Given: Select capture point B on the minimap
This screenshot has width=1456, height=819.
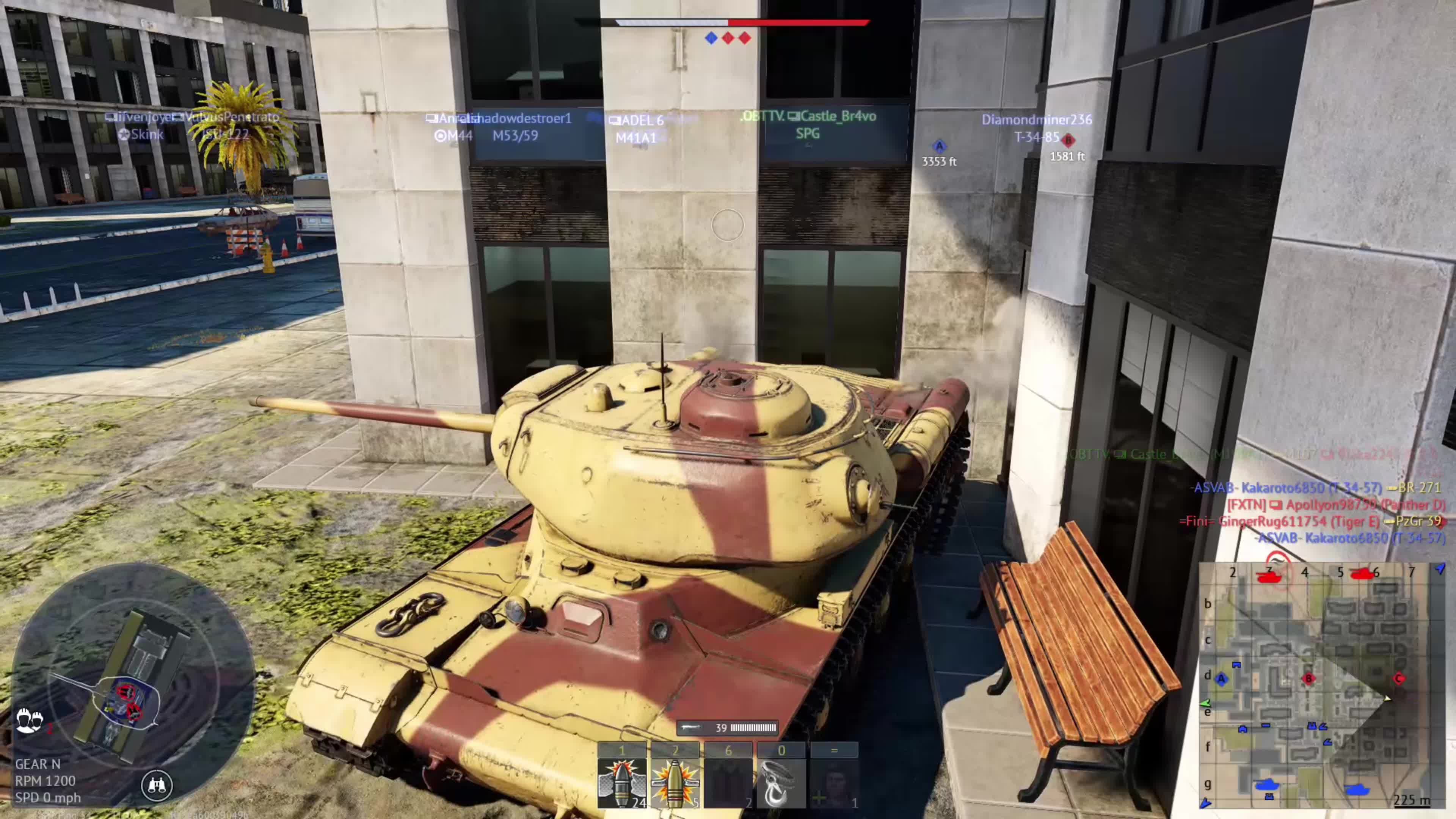Looking at the screenshot, I should pyautogui.click(x=1309, y=679).
